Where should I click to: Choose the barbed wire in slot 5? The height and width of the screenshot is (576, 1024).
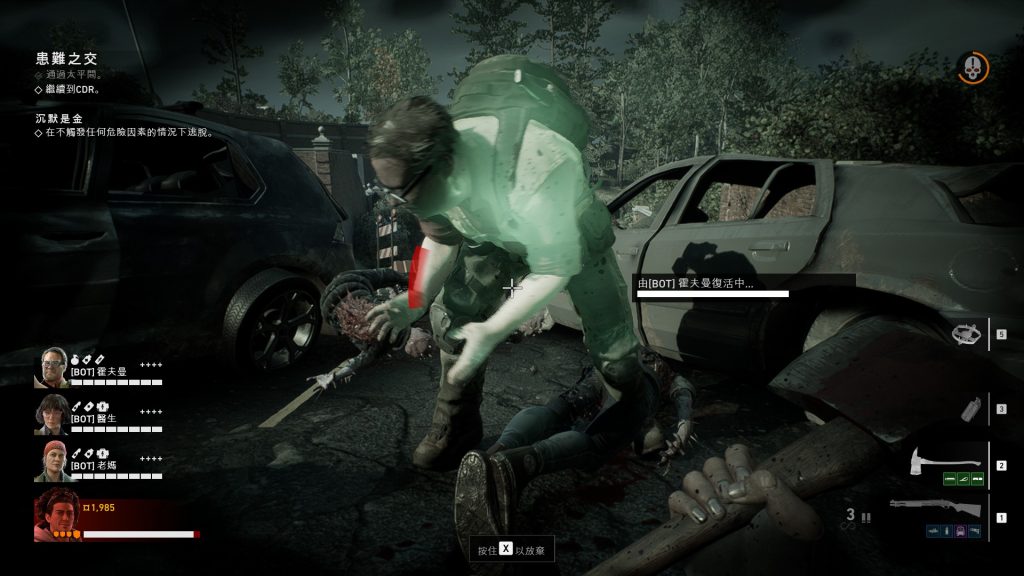pos(966,334)
